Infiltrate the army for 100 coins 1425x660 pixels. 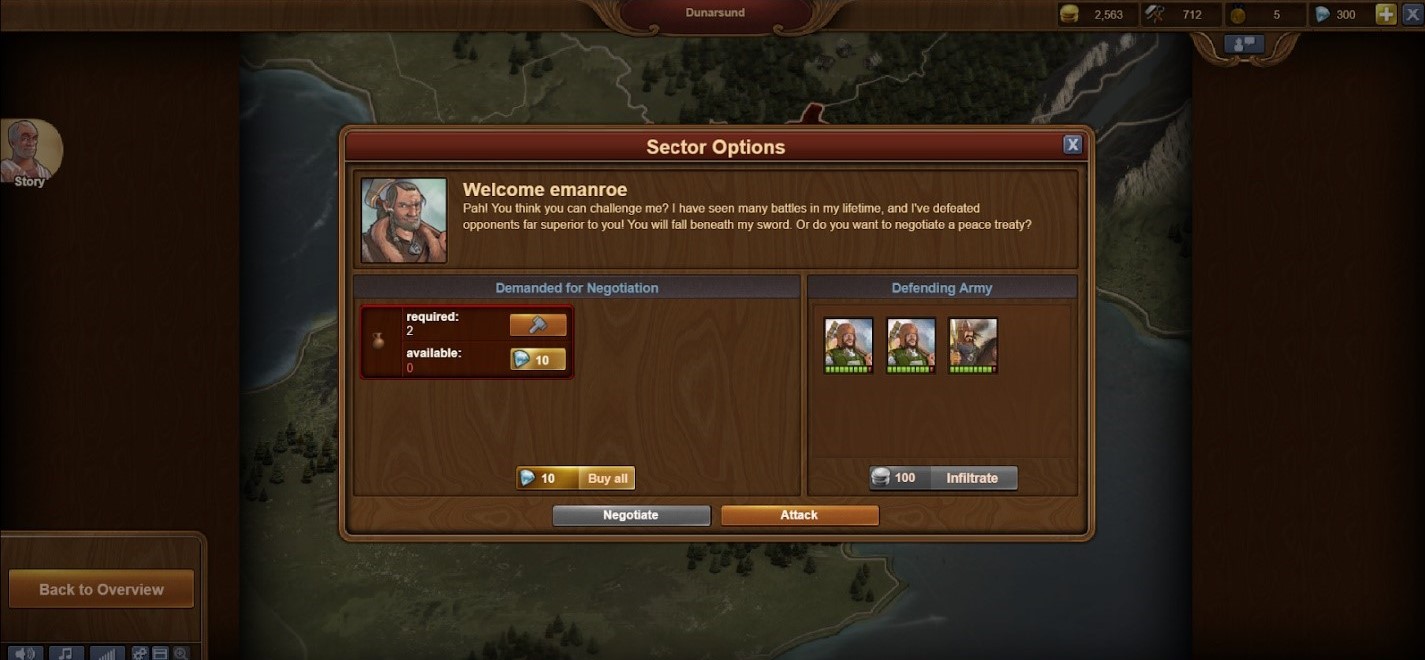point(943,478)
